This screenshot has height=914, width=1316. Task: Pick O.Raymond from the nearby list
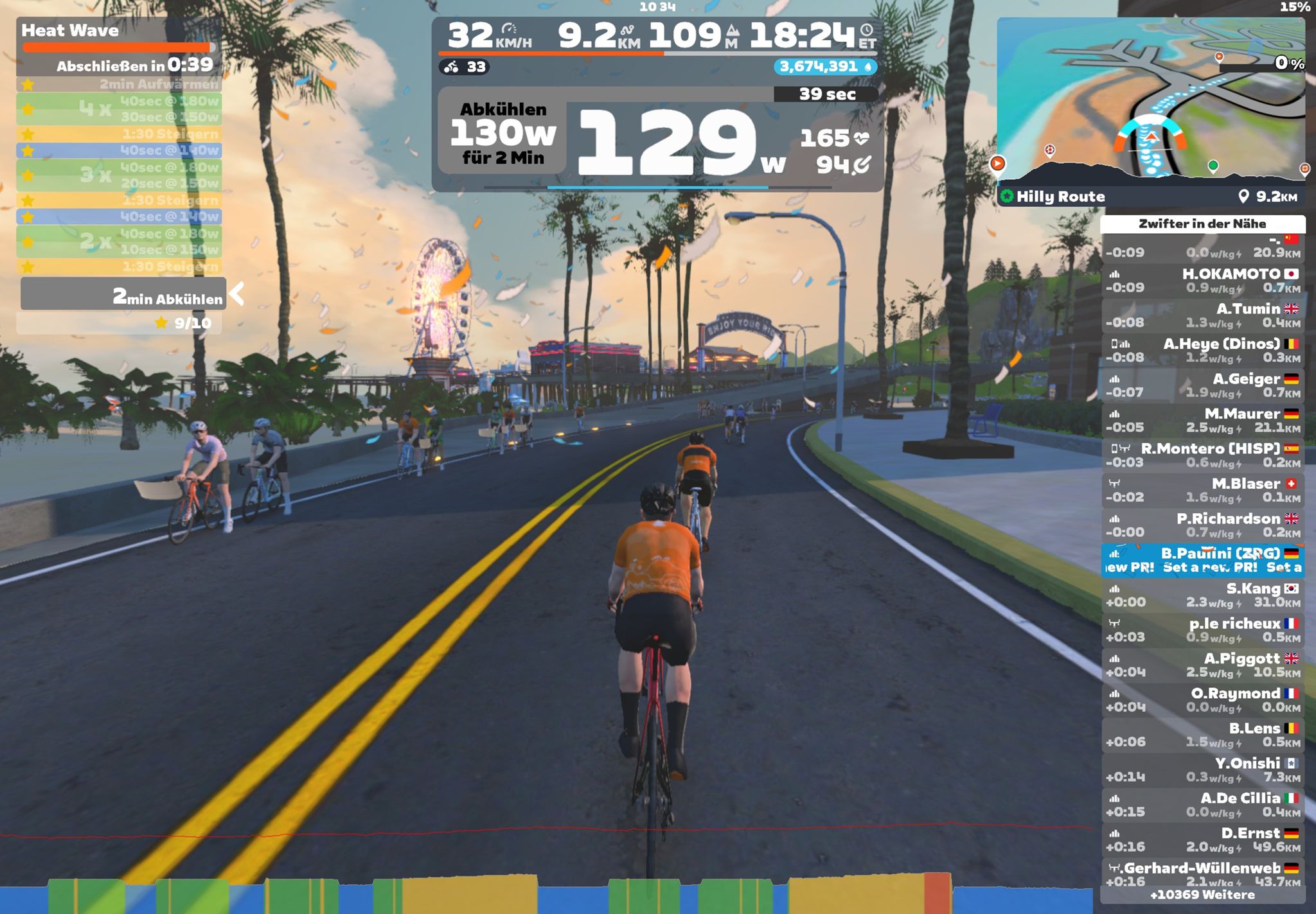pyautogui.click(x=1203, y=700)
